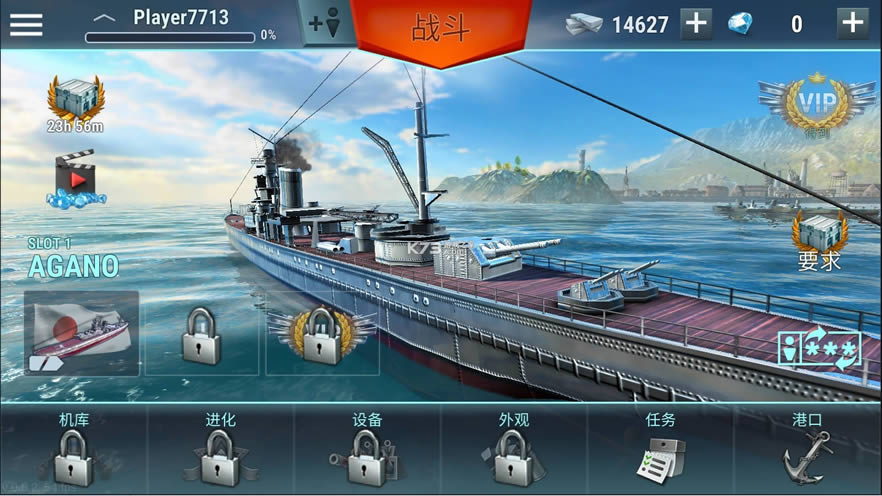Open the locked 进化 evolution tab

point(221,450)
